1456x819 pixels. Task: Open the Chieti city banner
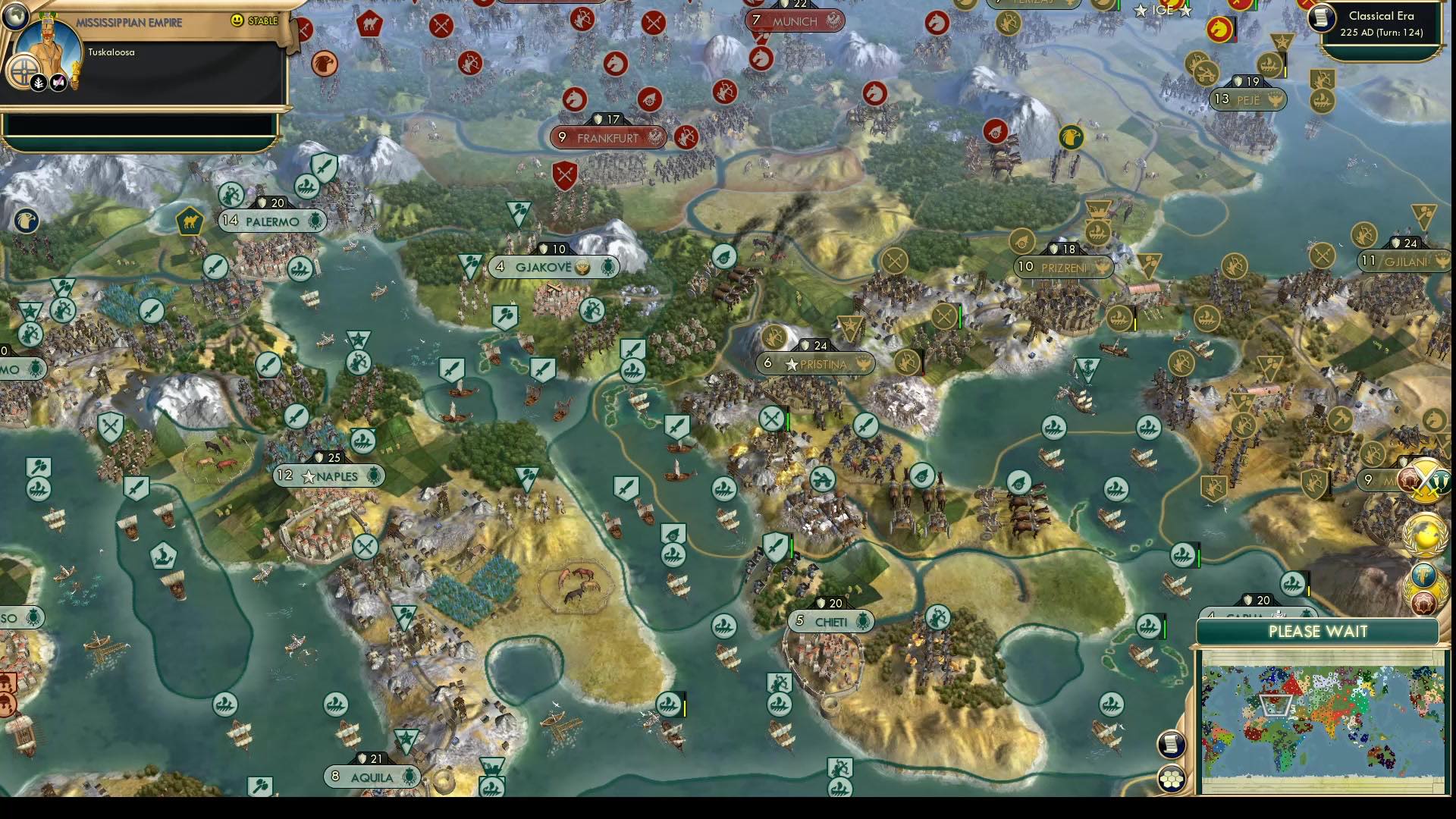pos(832,620)
